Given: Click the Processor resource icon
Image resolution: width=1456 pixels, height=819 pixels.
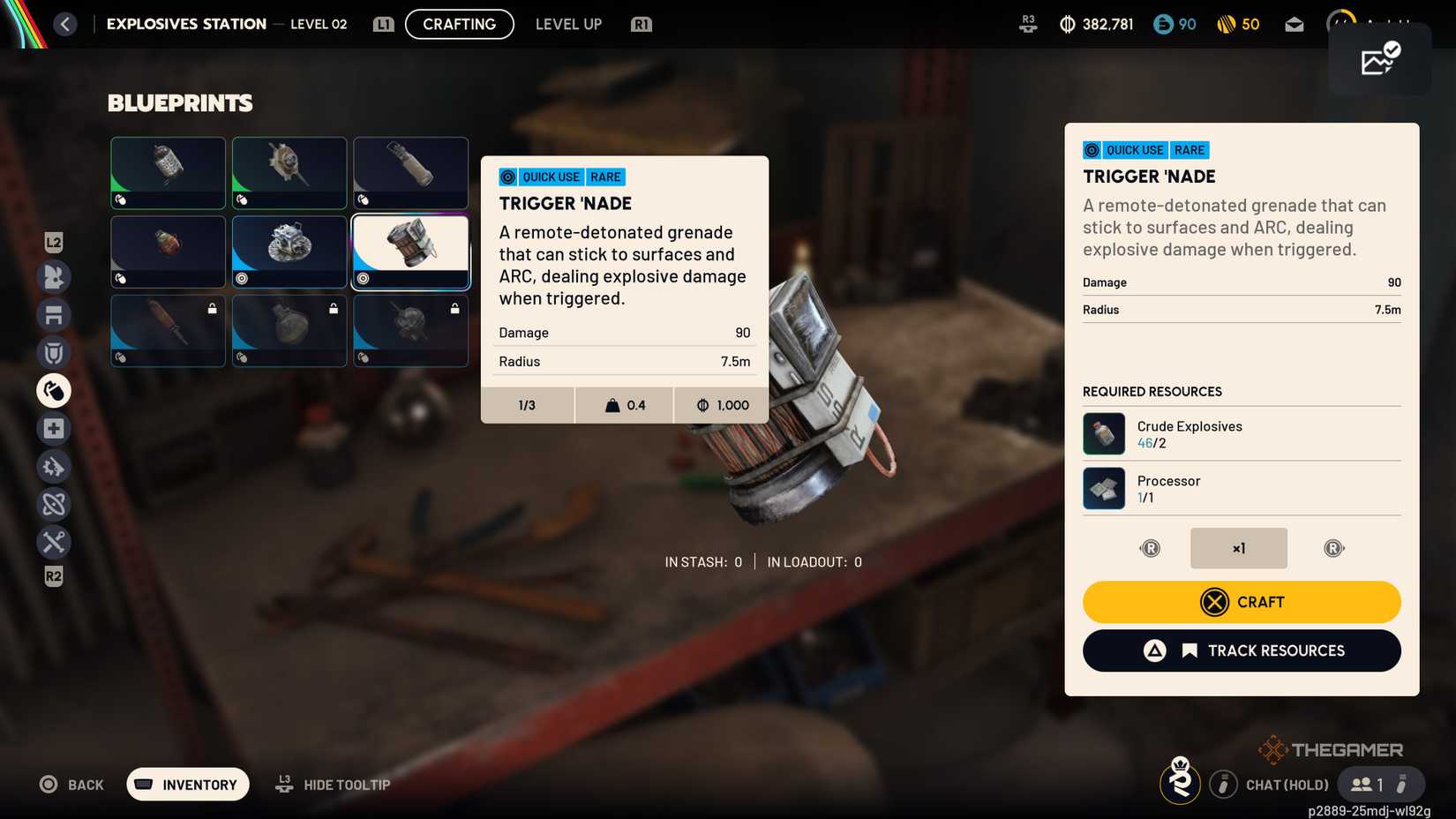Looking at the screenshot, I should point(1104,488).
